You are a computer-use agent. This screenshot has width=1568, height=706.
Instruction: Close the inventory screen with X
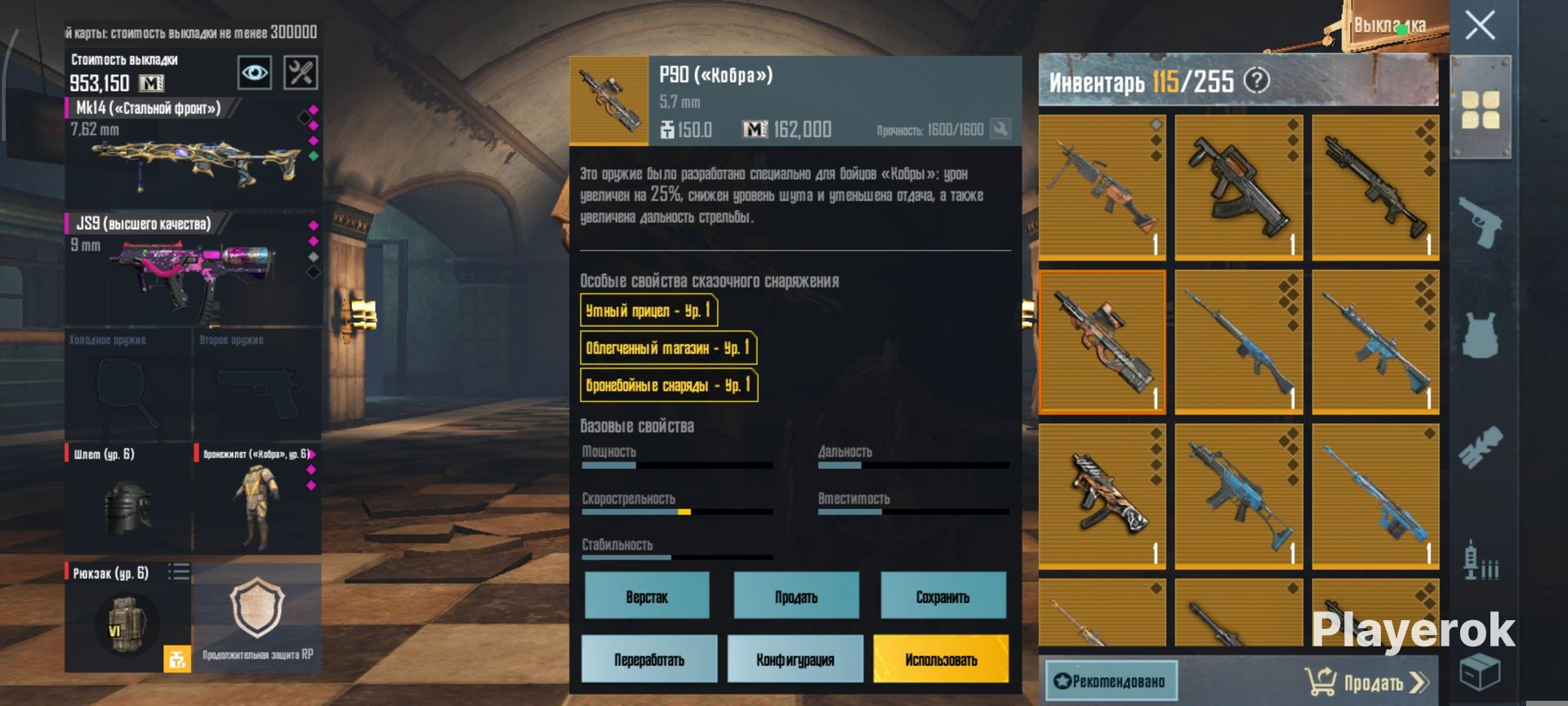coord(1480,25)
